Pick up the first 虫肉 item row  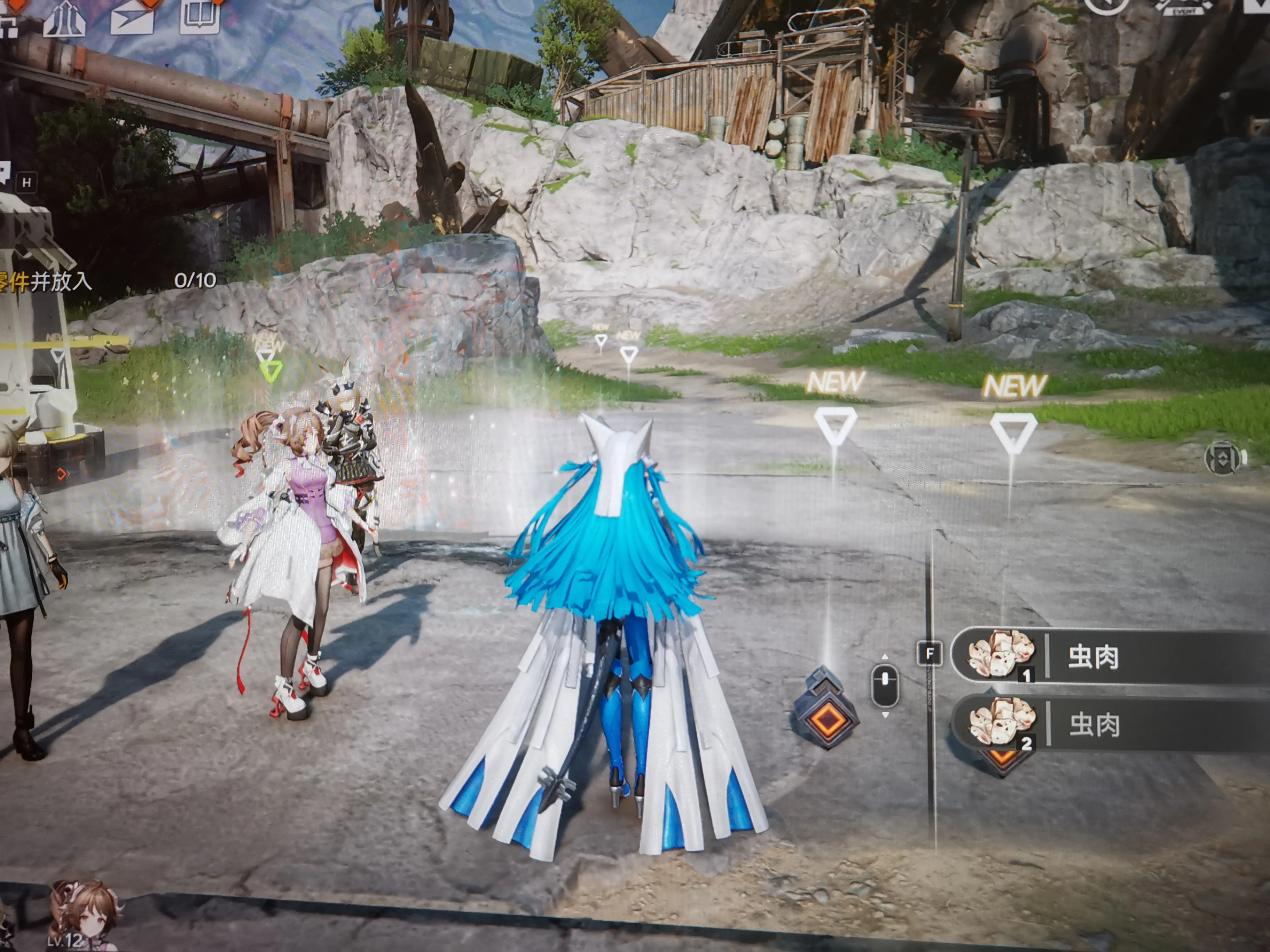[x=1108, y=655]
